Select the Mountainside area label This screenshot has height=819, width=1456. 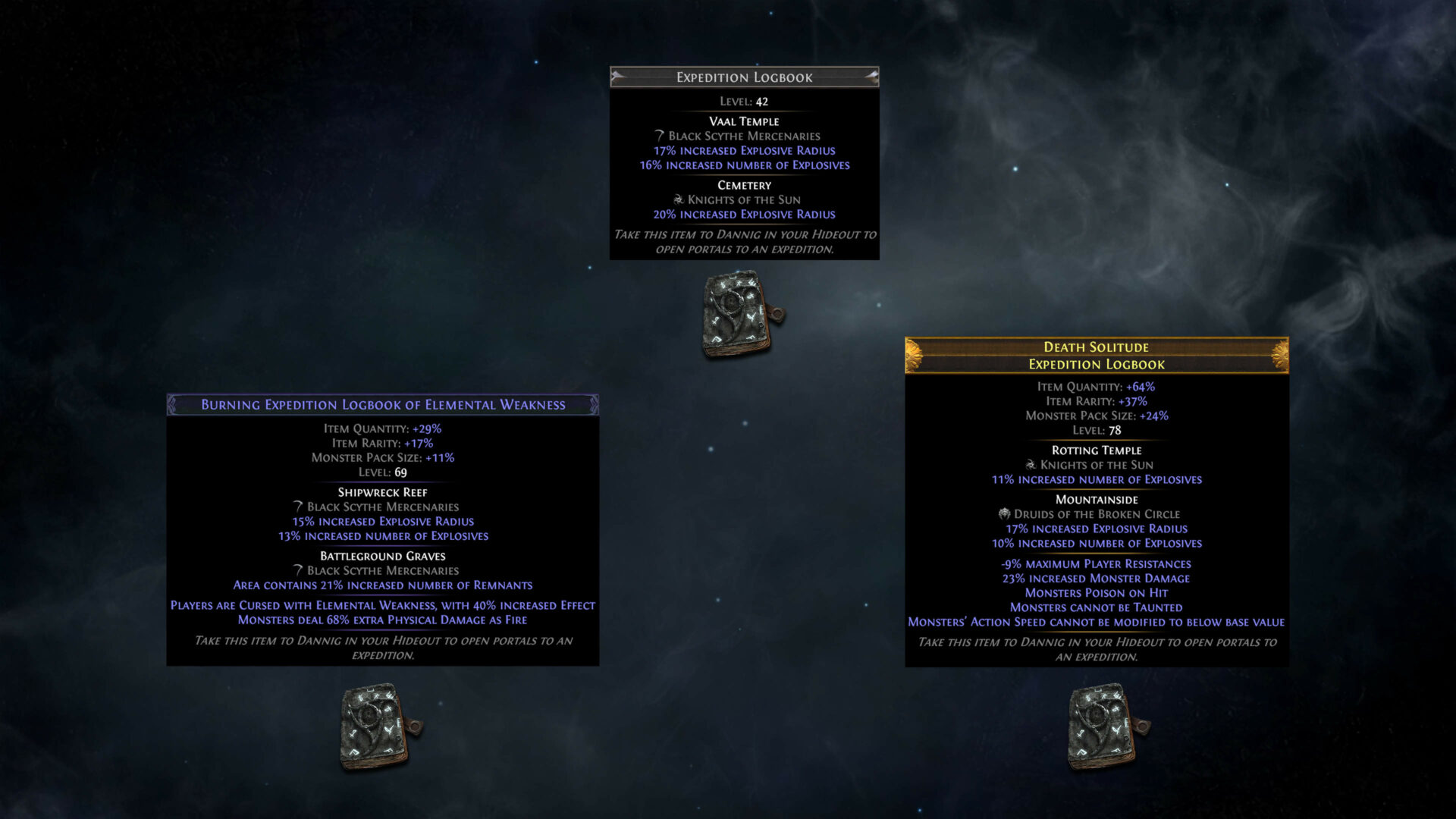[1097, 499]
